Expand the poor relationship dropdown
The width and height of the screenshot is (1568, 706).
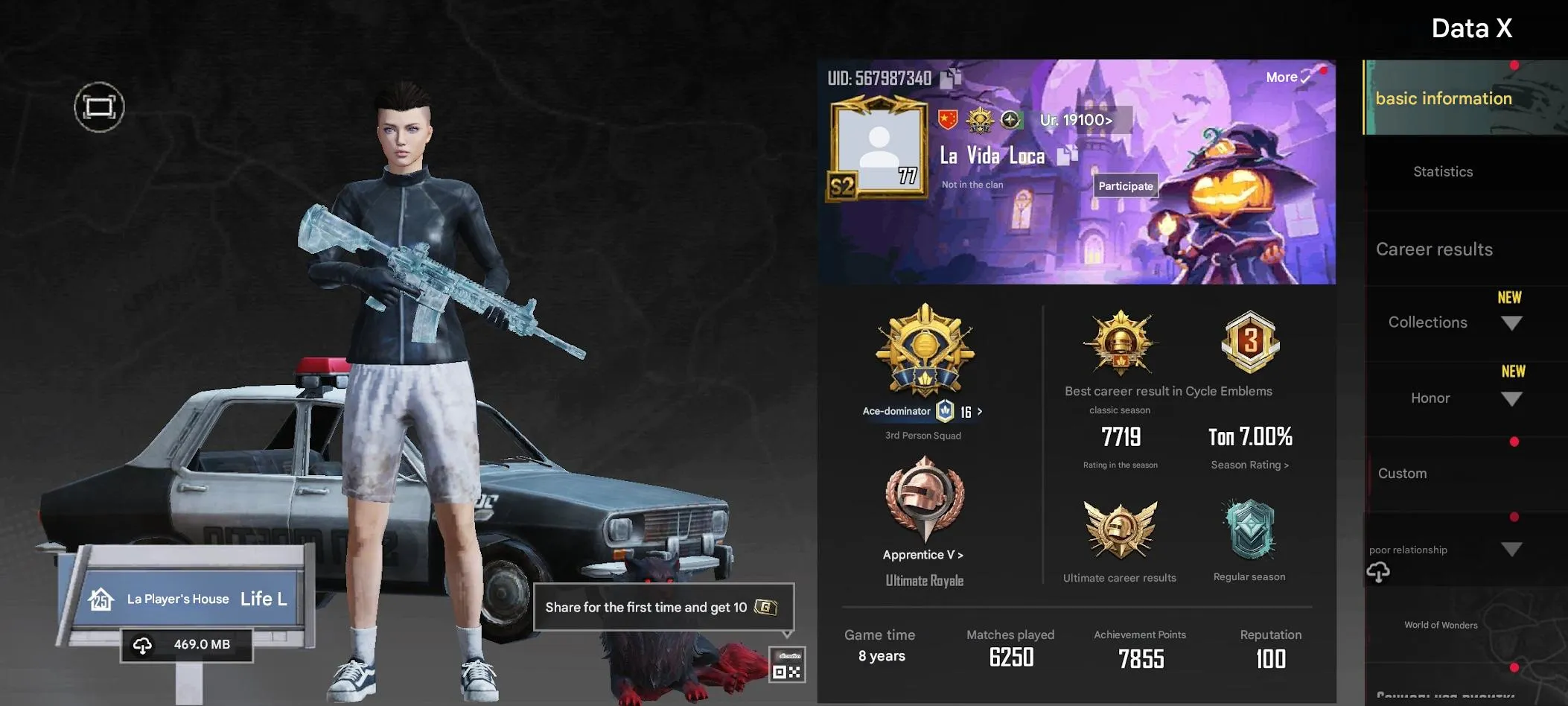pyautogui.click(x=1512, y=549)
